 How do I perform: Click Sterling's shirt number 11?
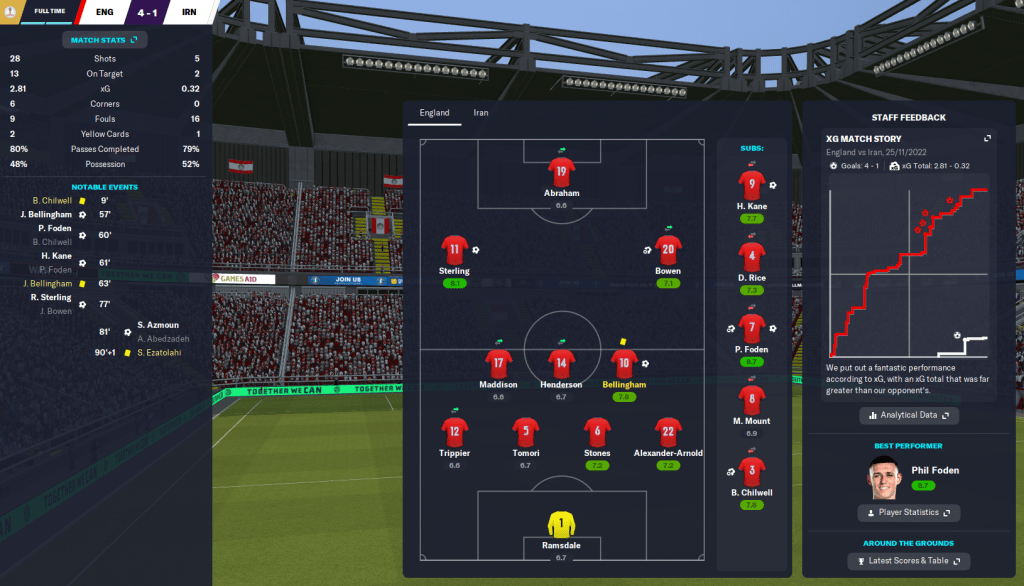tap(455, 249)
